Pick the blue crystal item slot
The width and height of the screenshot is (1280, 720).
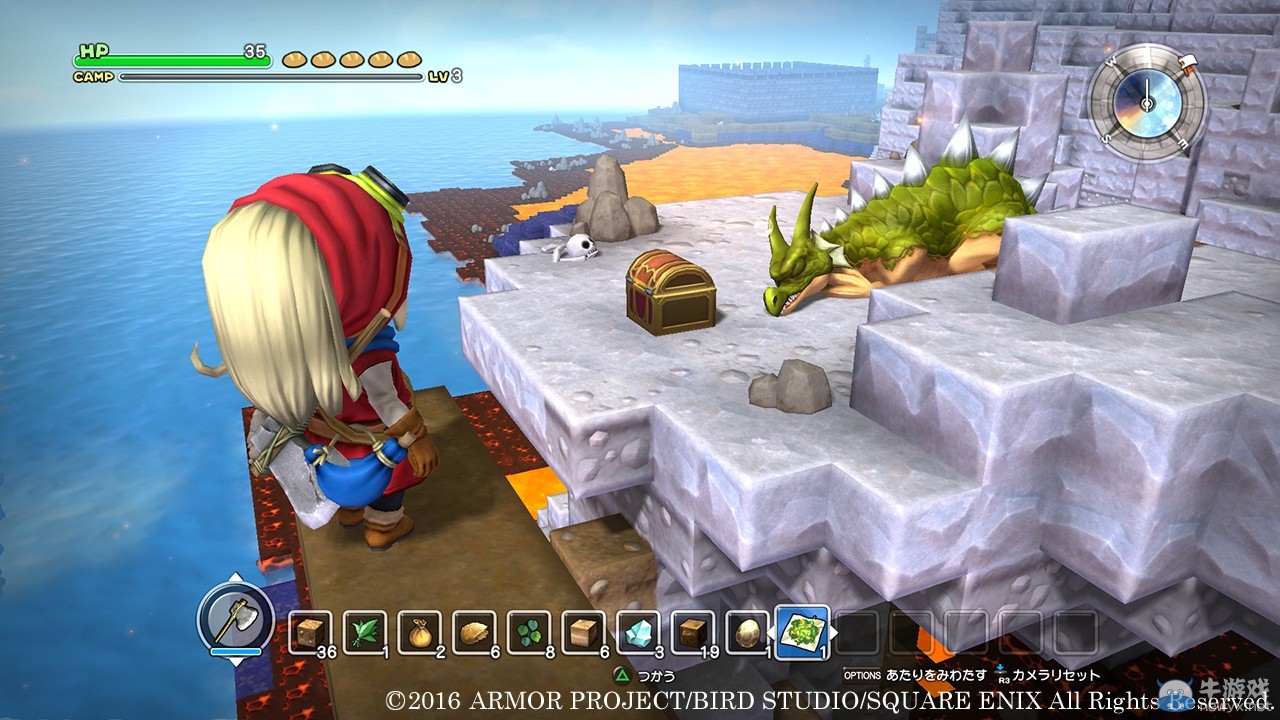(638, 632)
